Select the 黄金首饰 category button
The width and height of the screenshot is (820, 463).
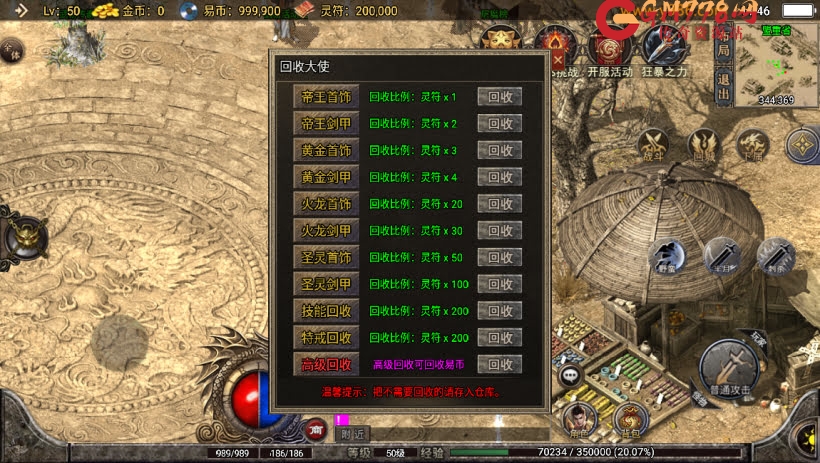(x=327, y=151)
